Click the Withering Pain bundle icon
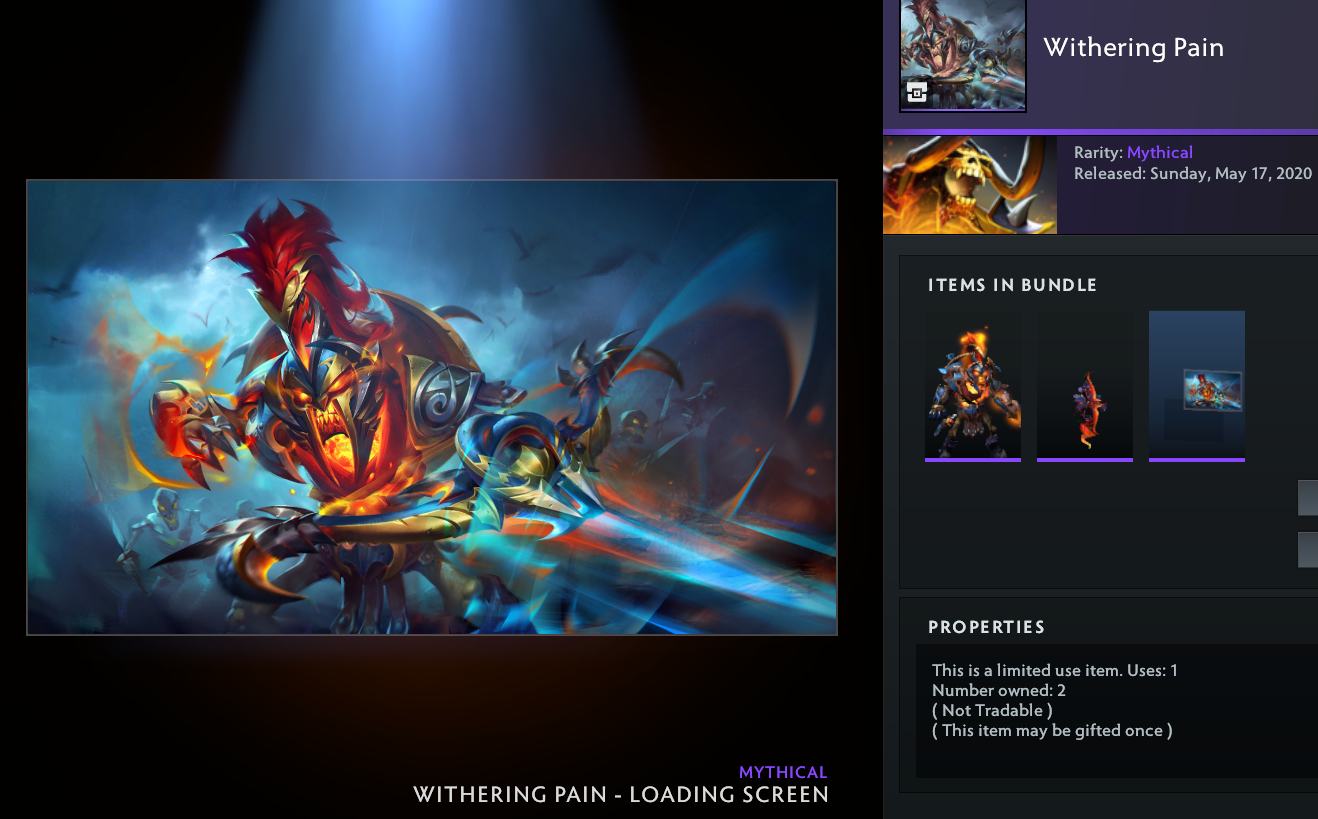1318x819 pixels. tap(962, 54)
